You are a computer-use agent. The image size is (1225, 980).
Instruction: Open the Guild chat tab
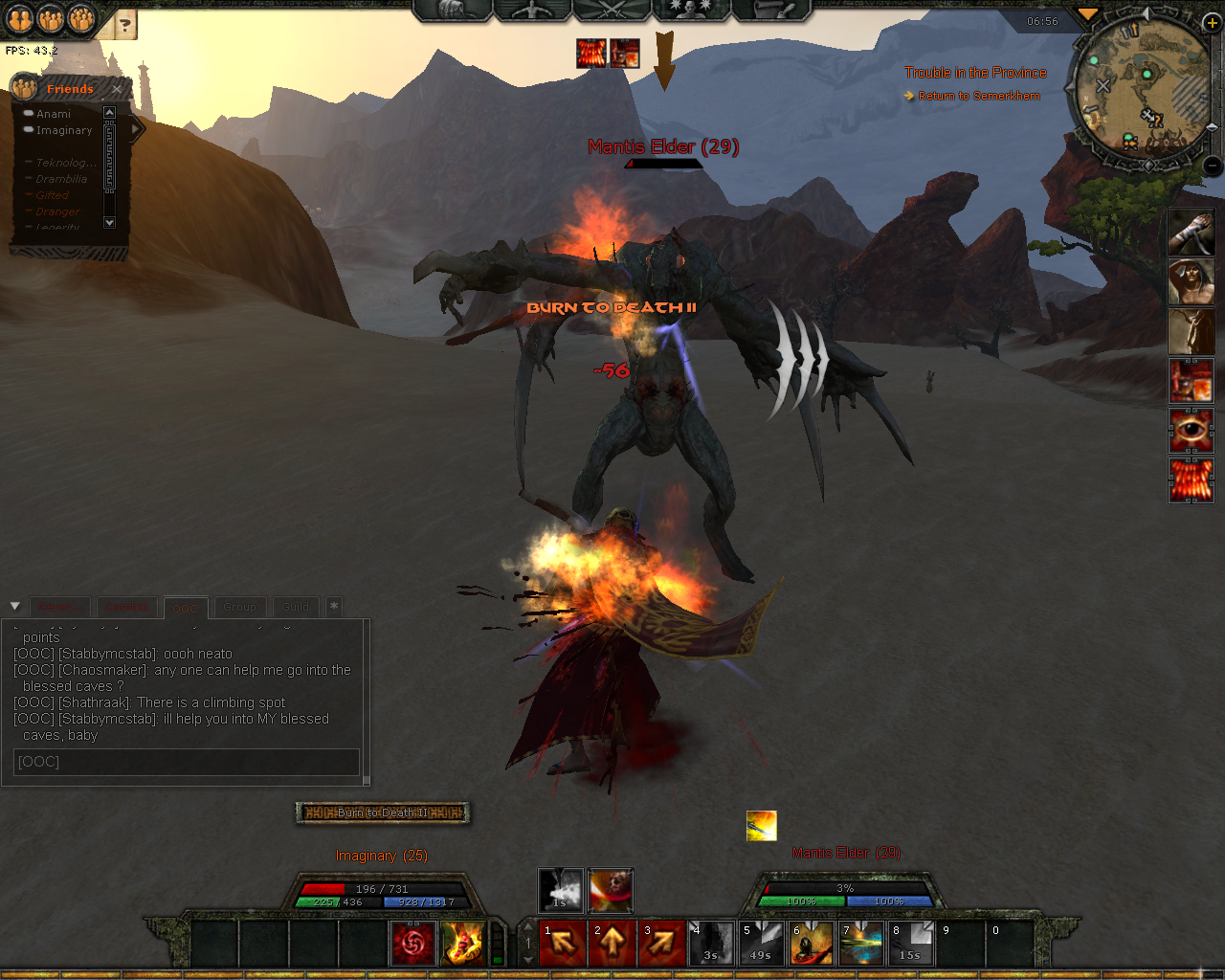[295, 607]
